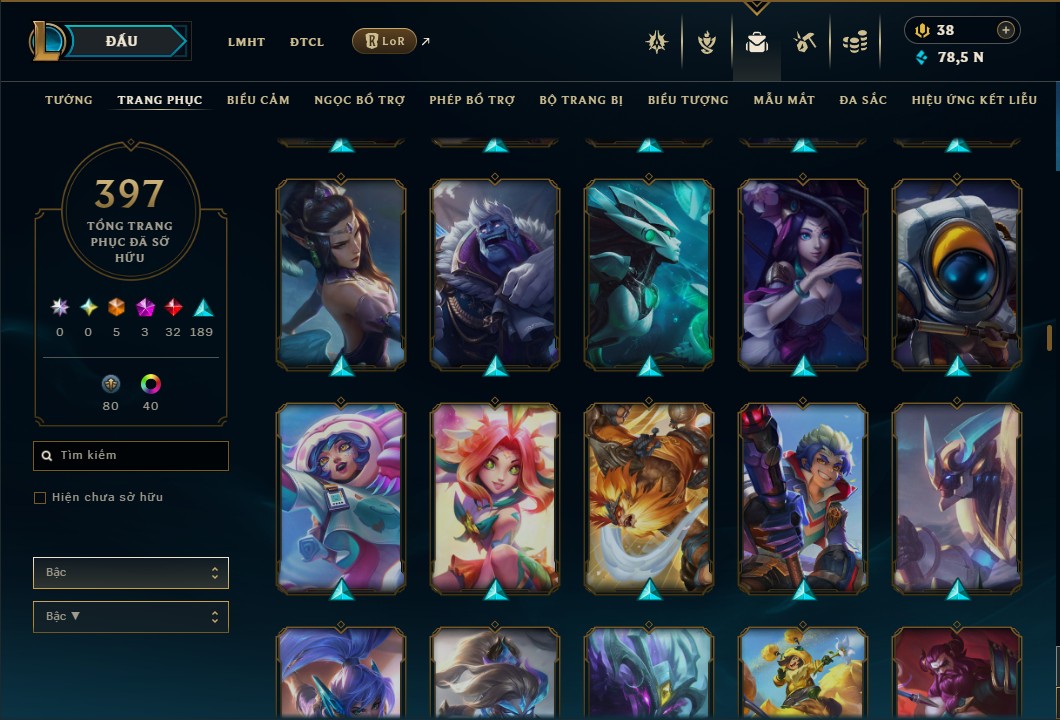Switch to ĐTCL game mode

click(307, 42)
